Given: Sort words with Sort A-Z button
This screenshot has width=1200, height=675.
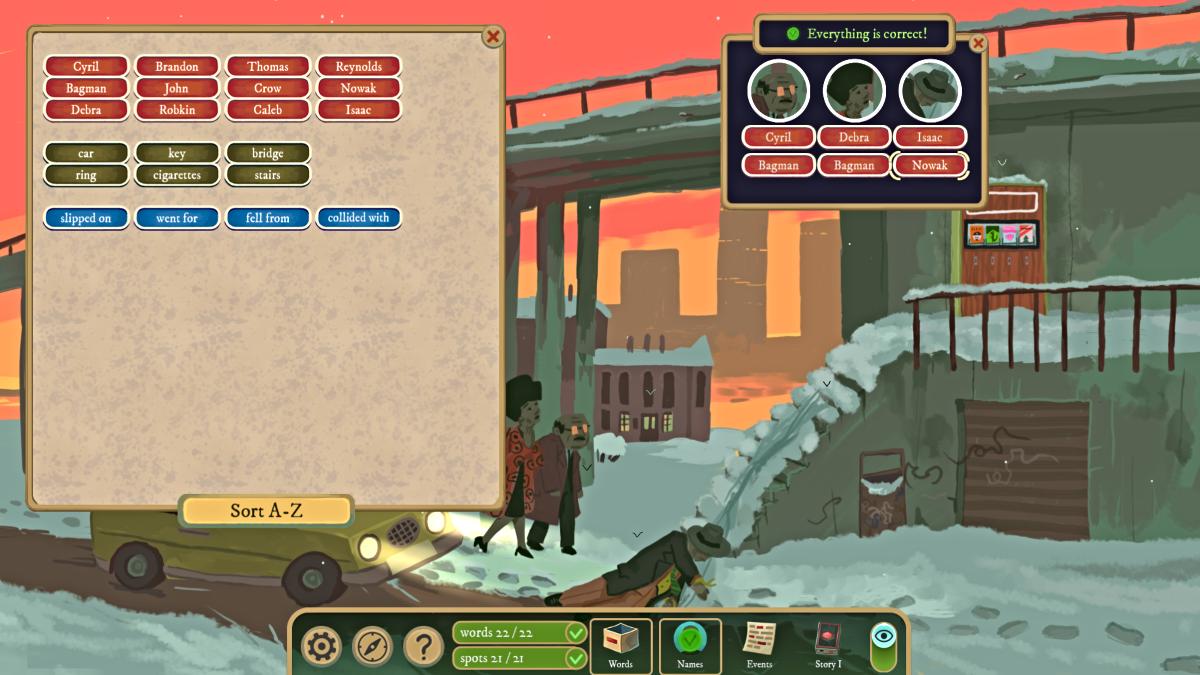Looking at the screenshot, I should [x=266, y=511].
